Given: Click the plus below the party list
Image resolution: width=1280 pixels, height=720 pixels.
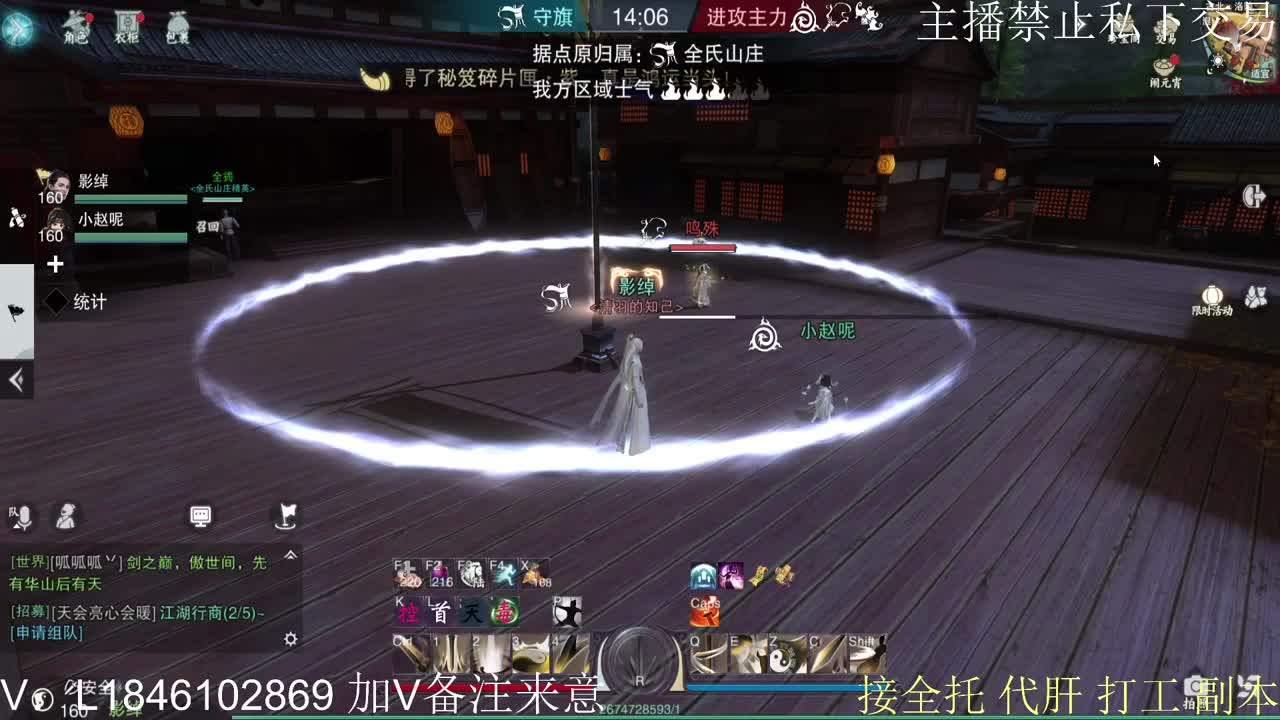Looking at the screenshot, I should [x=55, y=265].
